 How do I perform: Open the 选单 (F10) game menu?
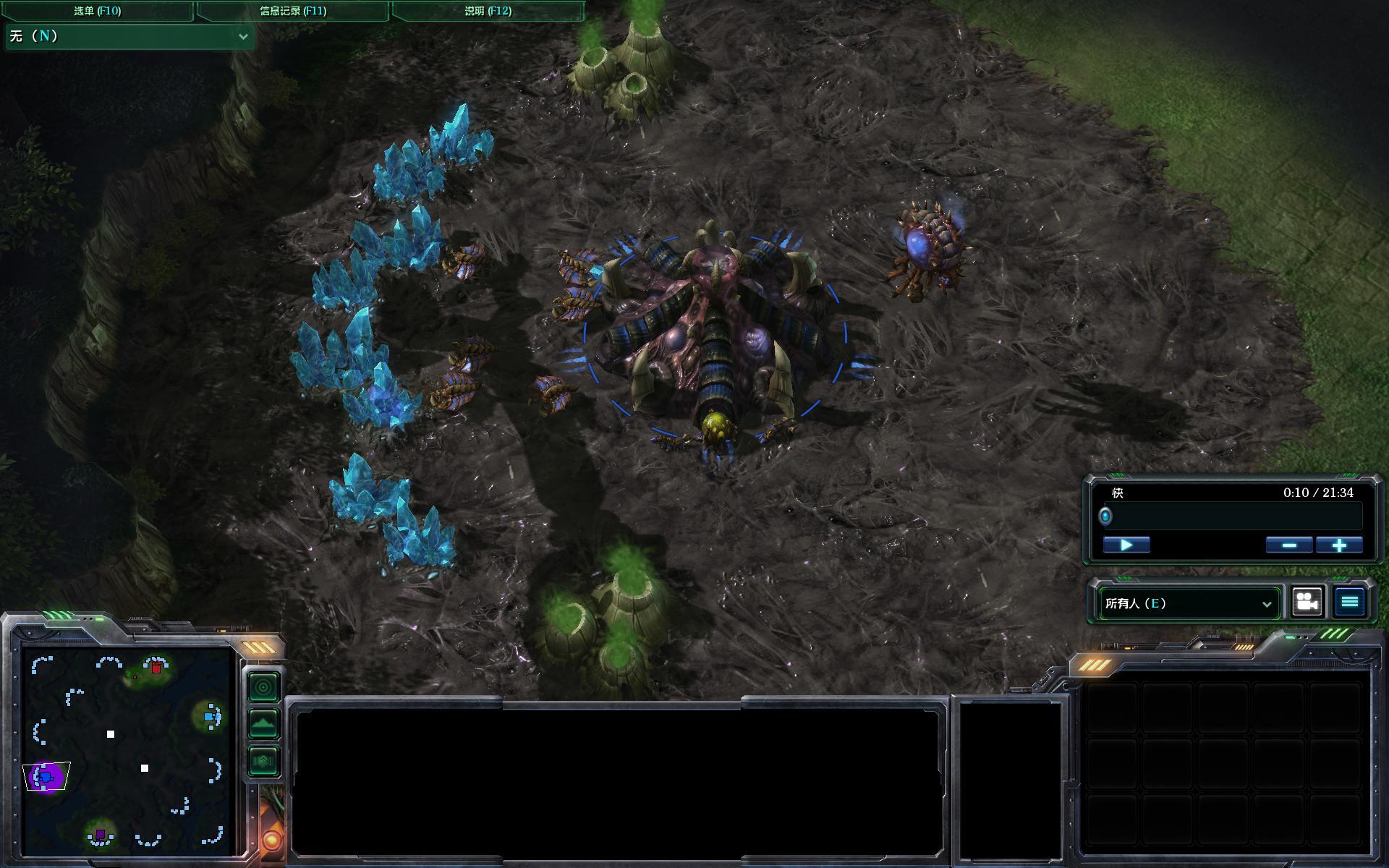[x=97, y=11]
